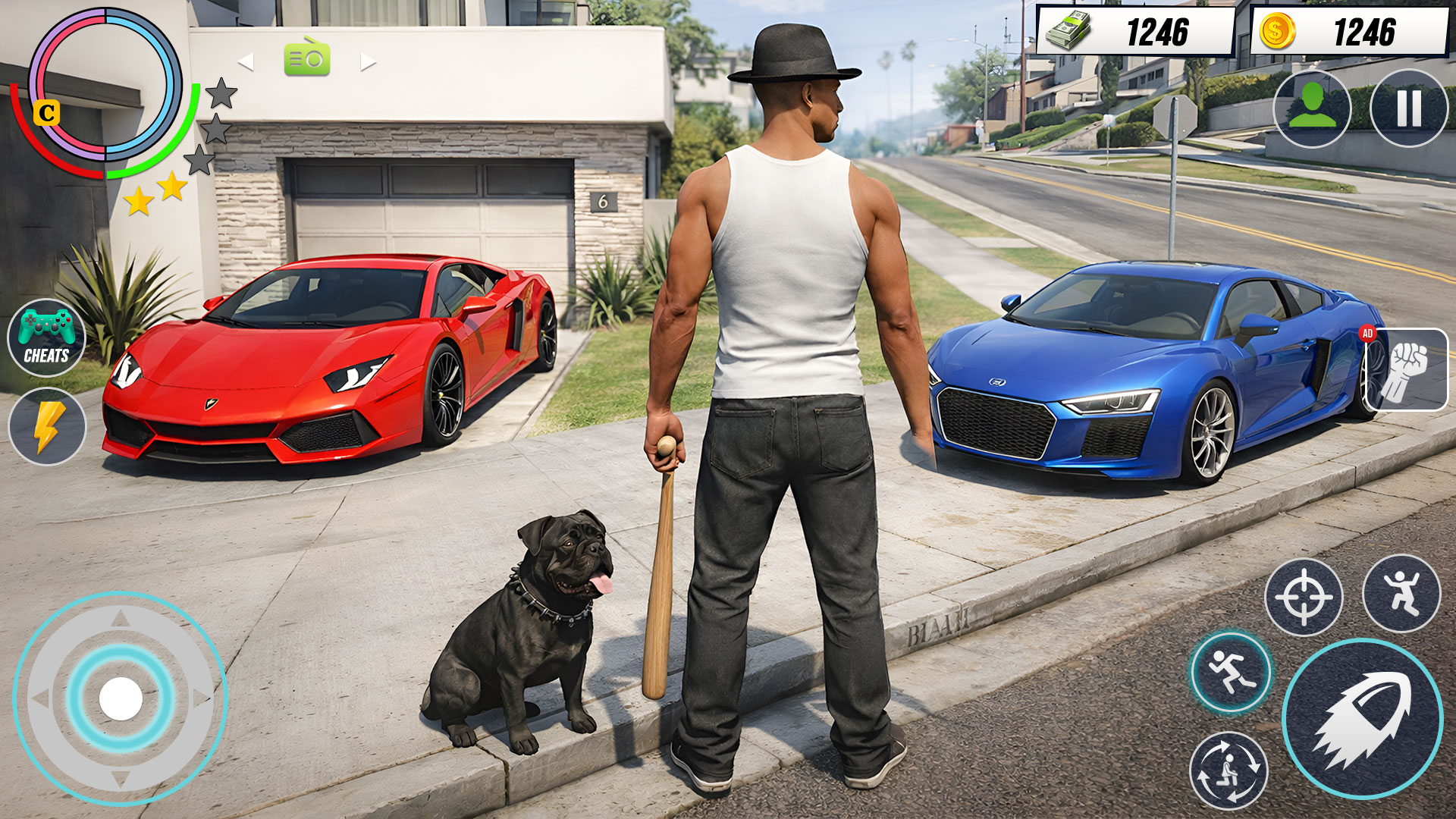Viewport: 1456px width, 819px height.
Task: Tap the jump action button
Action: [1401, 593]
